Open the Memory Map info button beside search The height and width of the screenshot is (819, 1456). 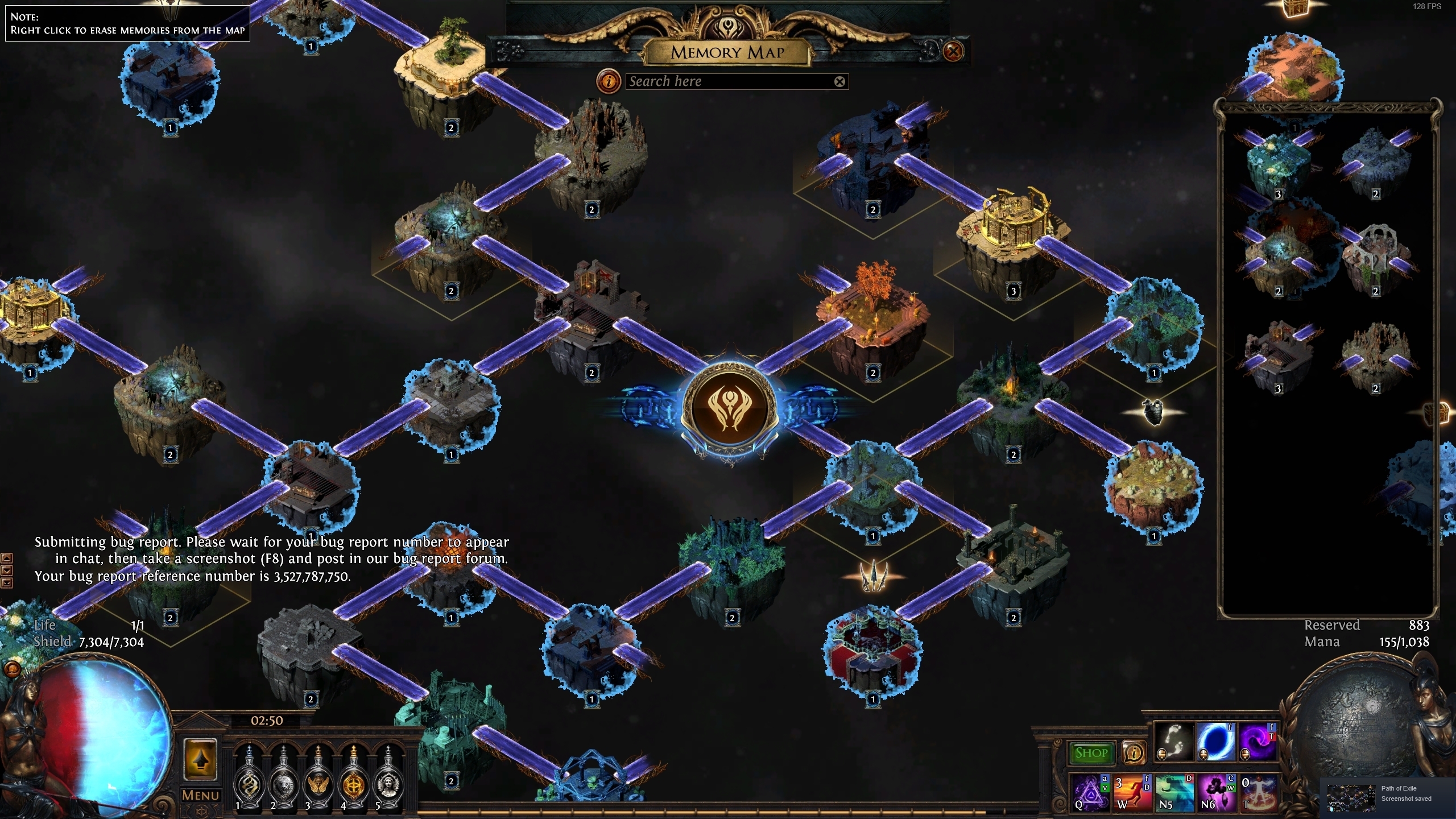[609, 81]
